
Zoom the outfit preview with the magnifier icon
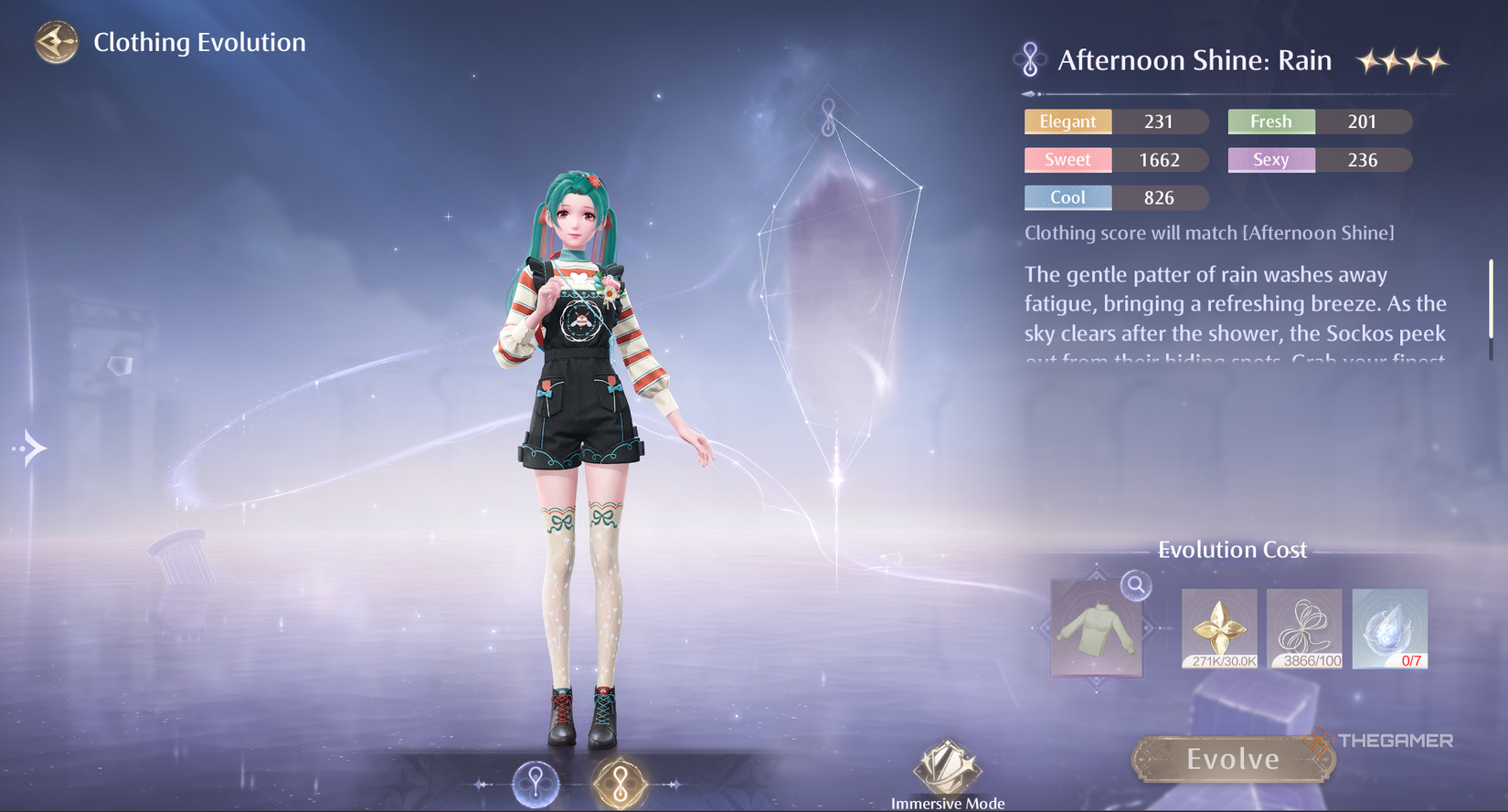pos(1133,586)
